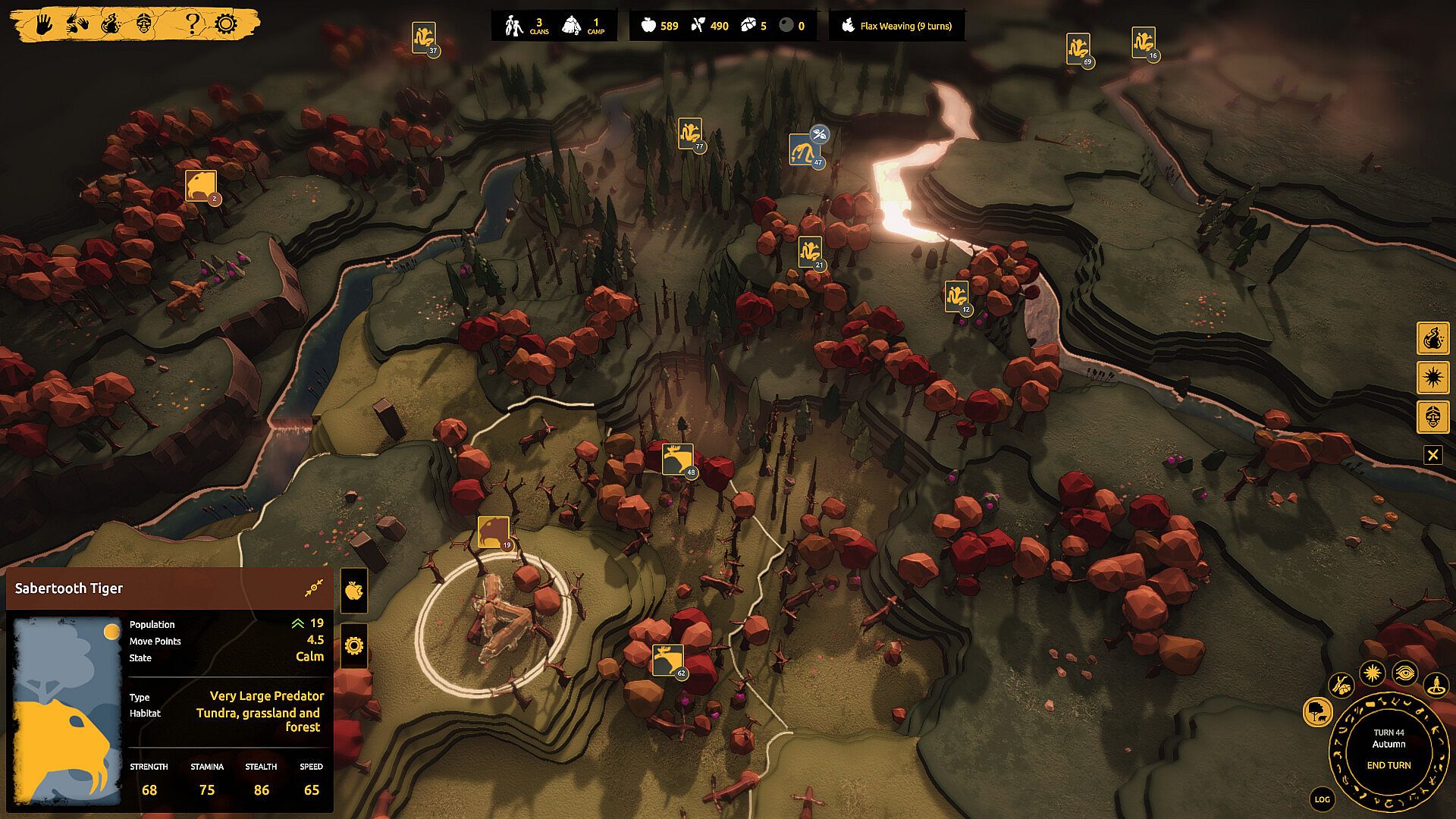Select the moose marker numbered 48
The height and width of the screenshot is (819, 1456).
tap(676, 460)
